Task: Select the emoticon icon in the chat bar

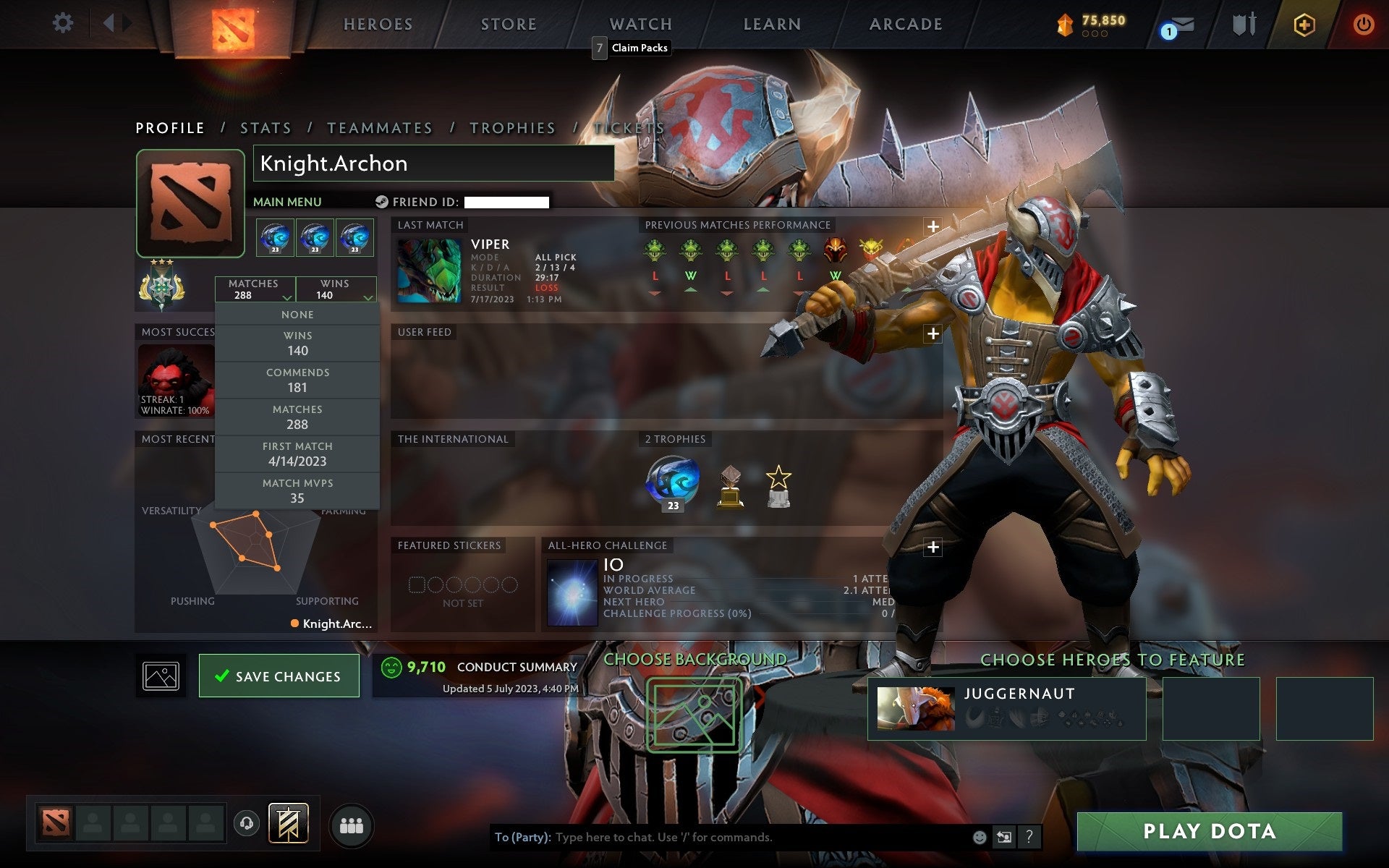Action: (x=980, y=838)
